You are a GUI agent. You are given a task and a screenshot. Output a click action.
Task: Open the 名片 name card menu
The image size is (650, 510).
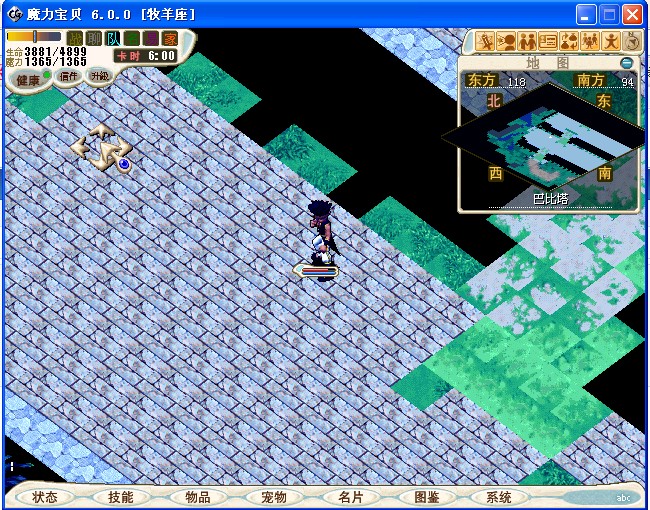pyautogui.click(x=350, y=497)
